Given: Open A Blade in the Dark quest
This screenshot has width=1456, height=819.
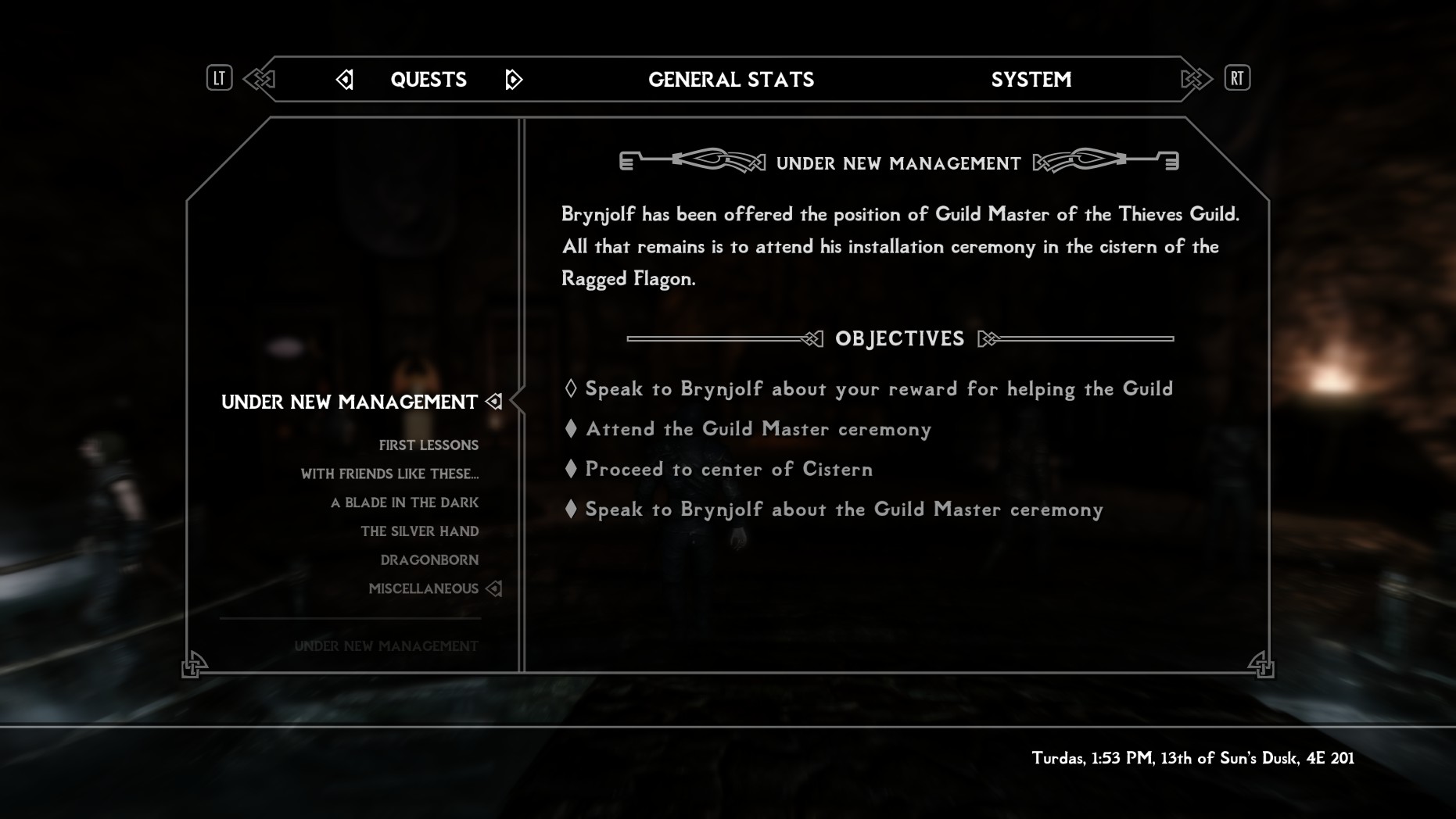Looking at the screenshot, I should pos(404,502).
